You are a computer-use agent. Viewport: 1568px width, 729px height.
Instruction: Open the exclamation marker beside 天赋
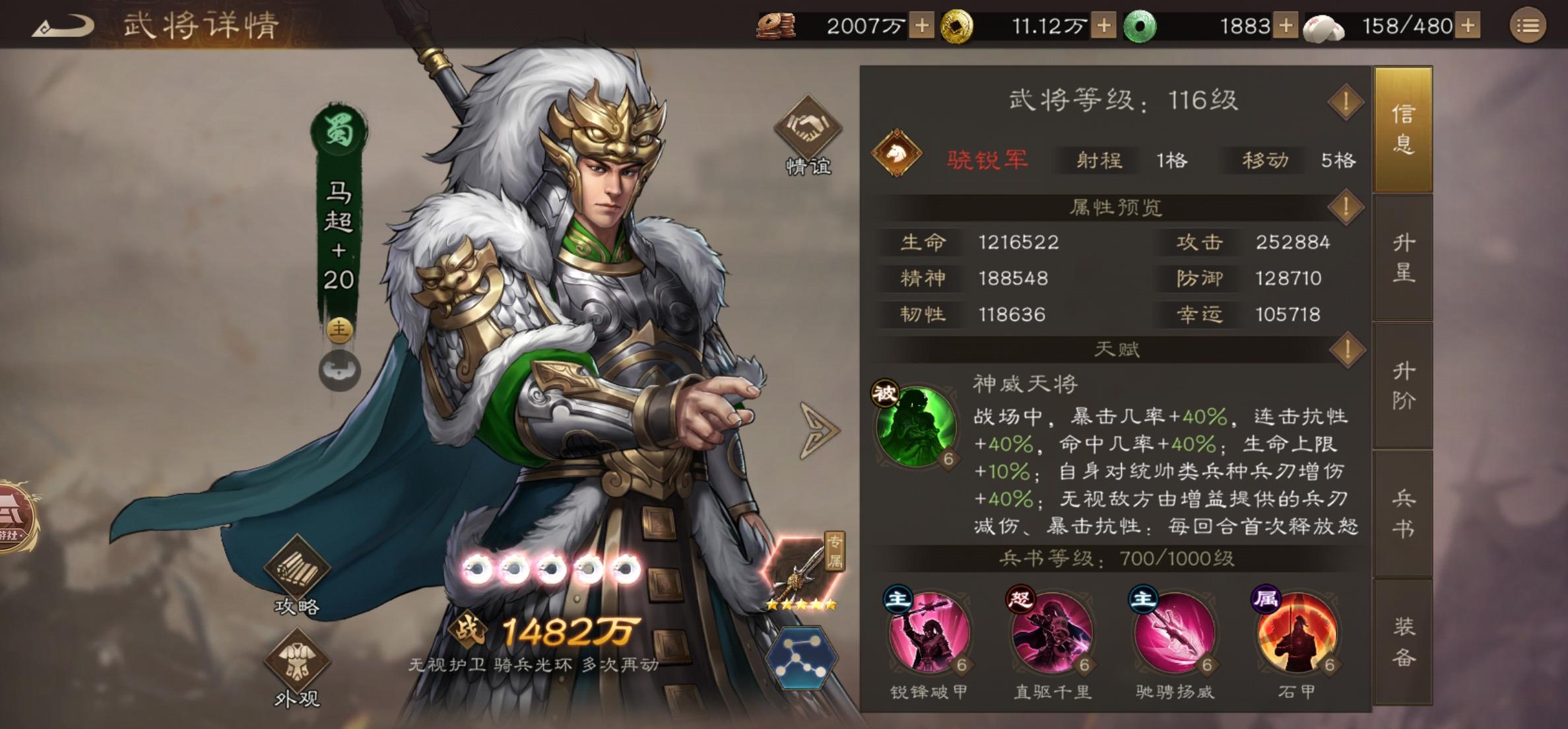[1347, 349]
